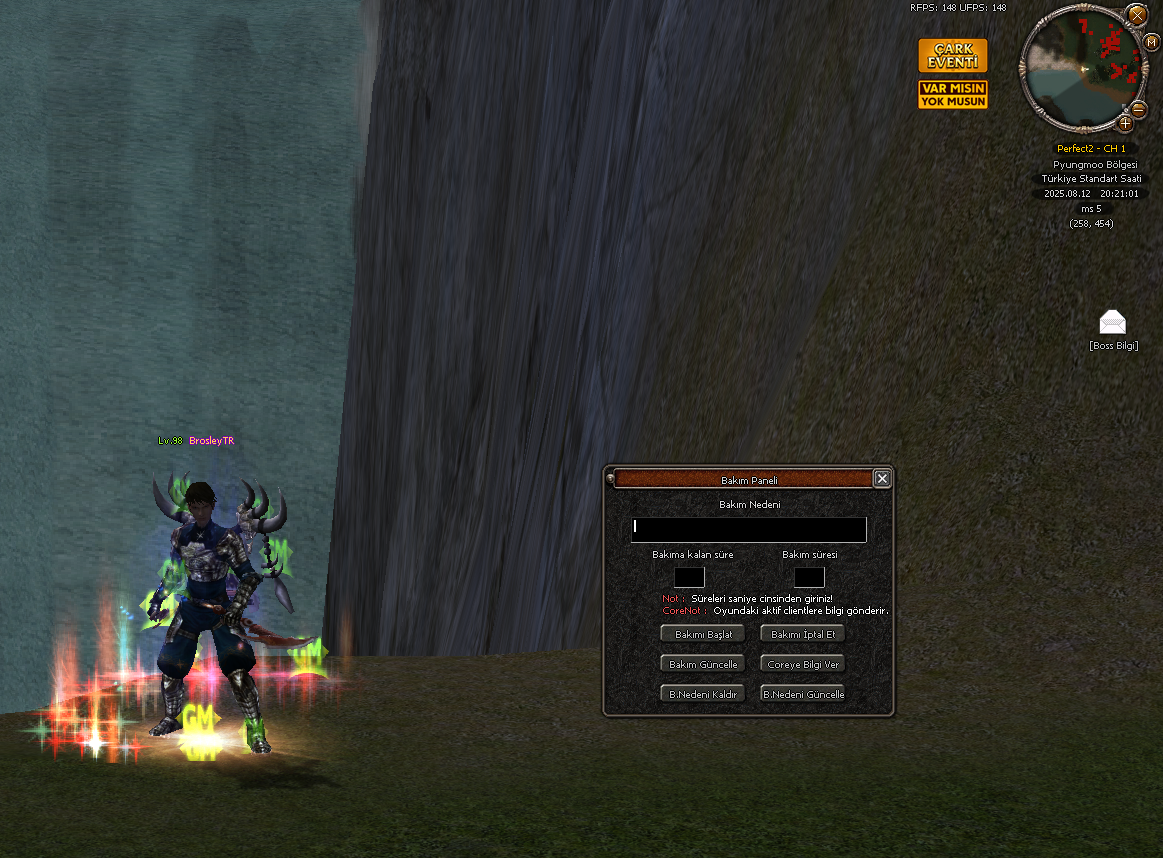This screenshot has width=1163, height=858.
Task: Open the full map via M button
Action: [1151, 41]
